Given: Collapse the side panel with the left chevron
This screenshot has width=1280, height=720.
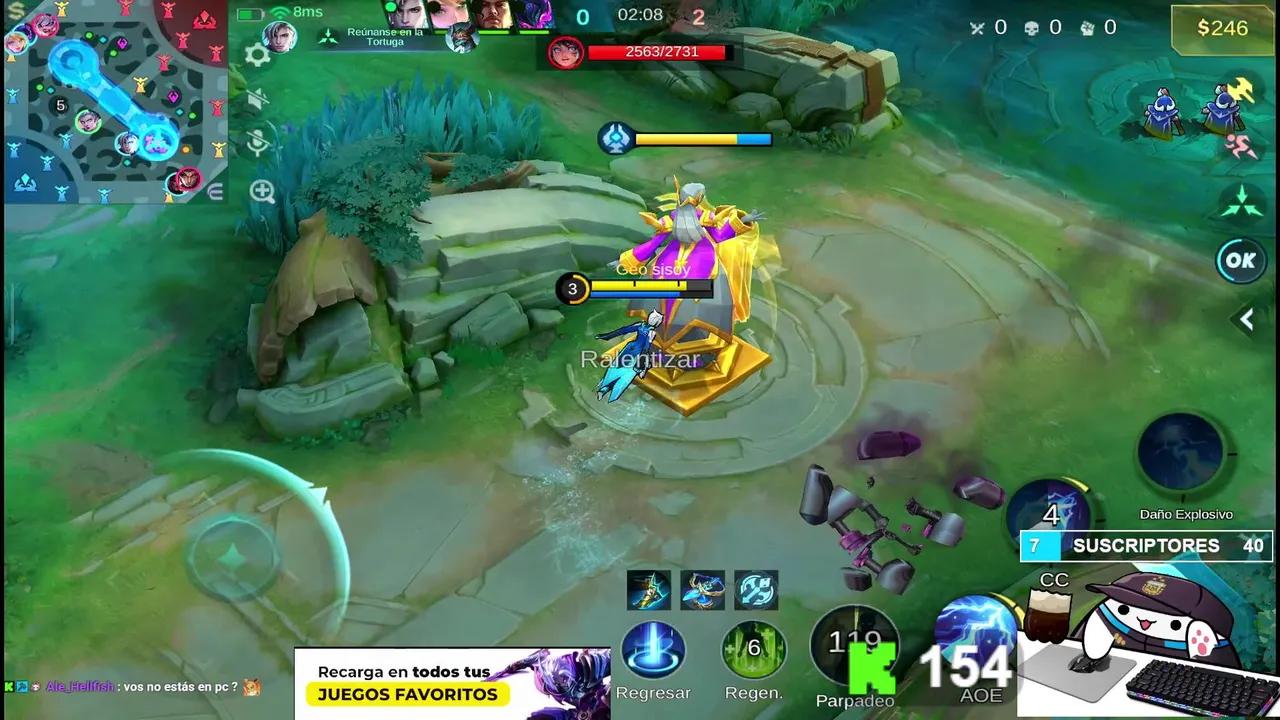Looking at the screenshot, I should pyautogui.click(x=1247, y=320).
